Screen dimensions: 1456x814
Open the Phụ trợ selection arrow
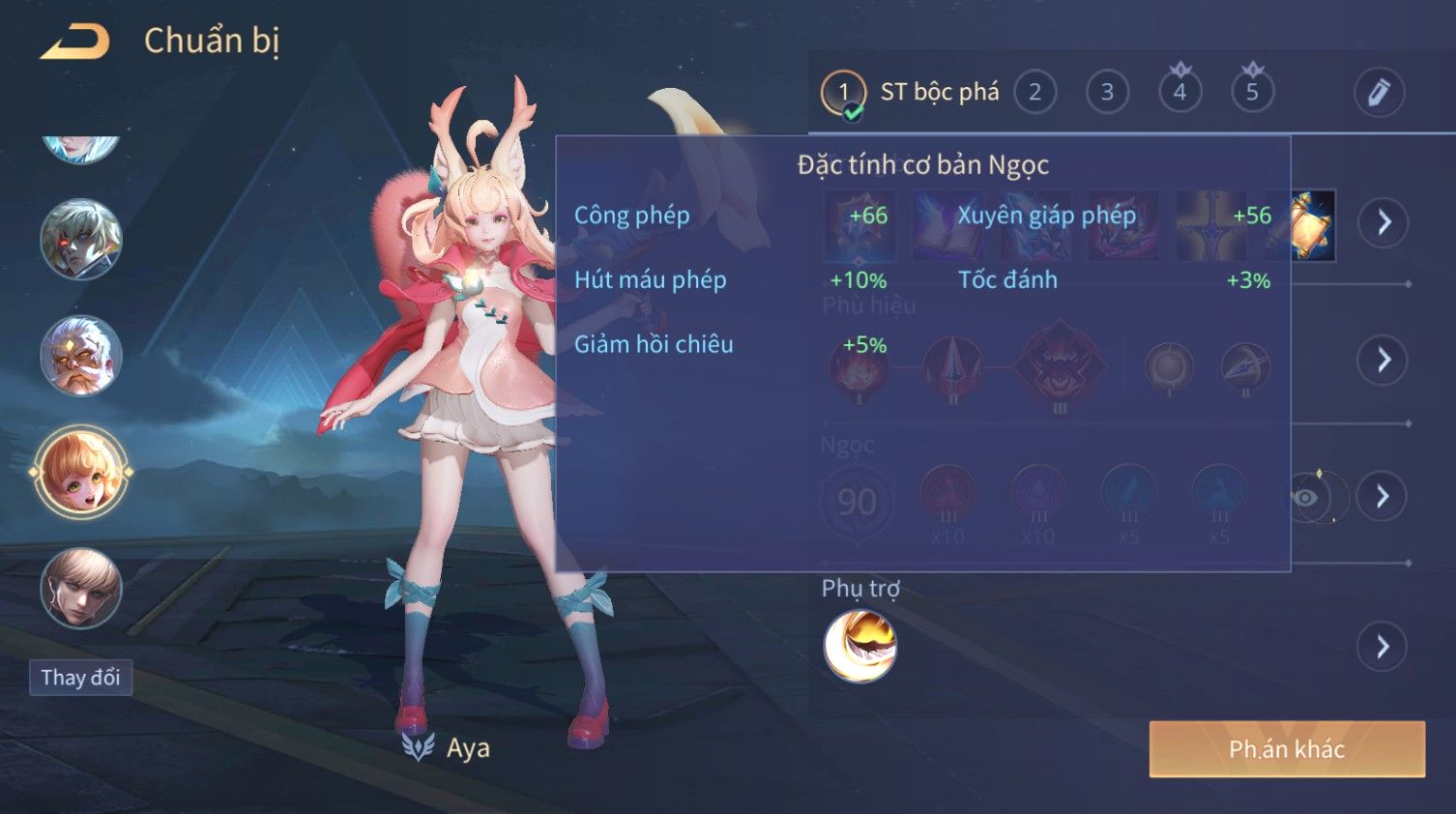coord(1383,646)
